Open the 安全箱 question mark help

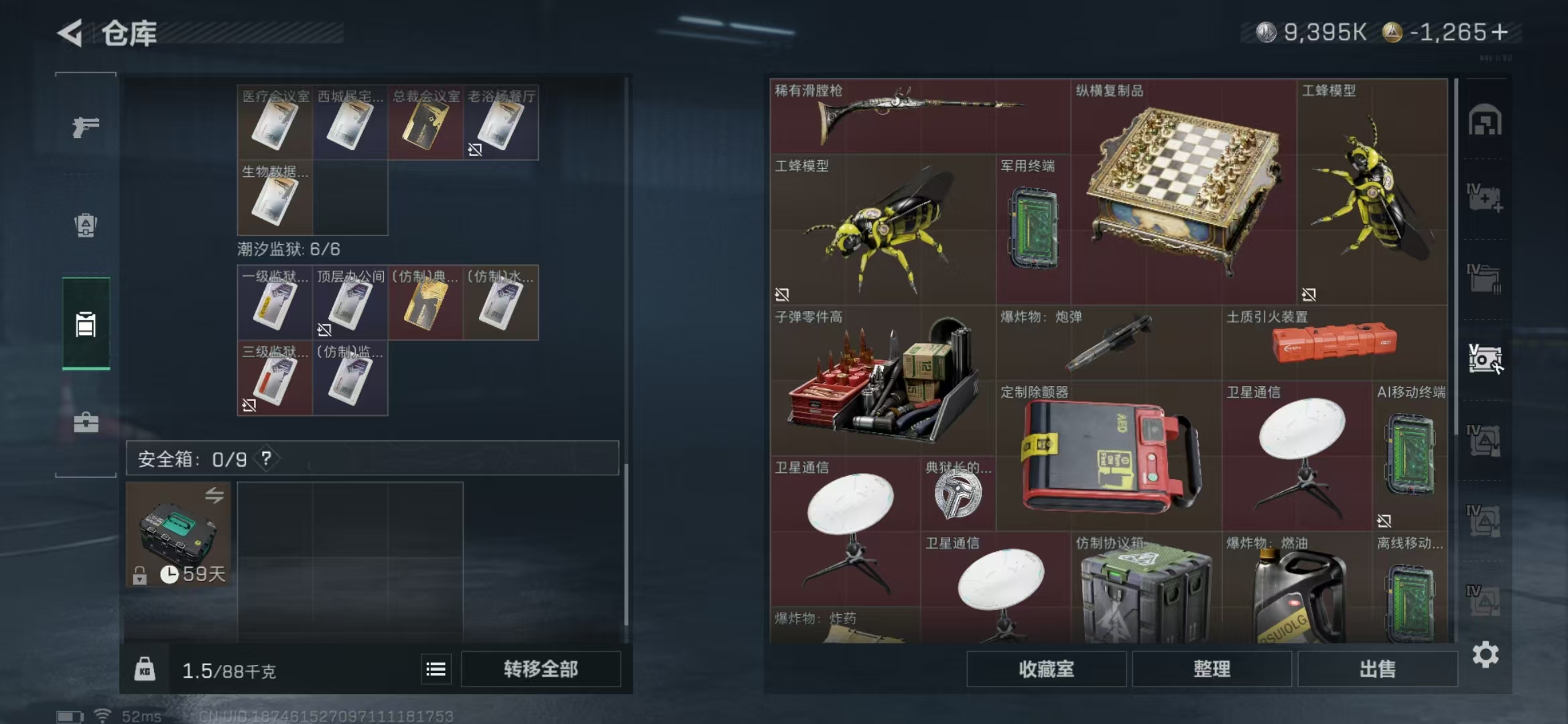[x=267, y=459]
